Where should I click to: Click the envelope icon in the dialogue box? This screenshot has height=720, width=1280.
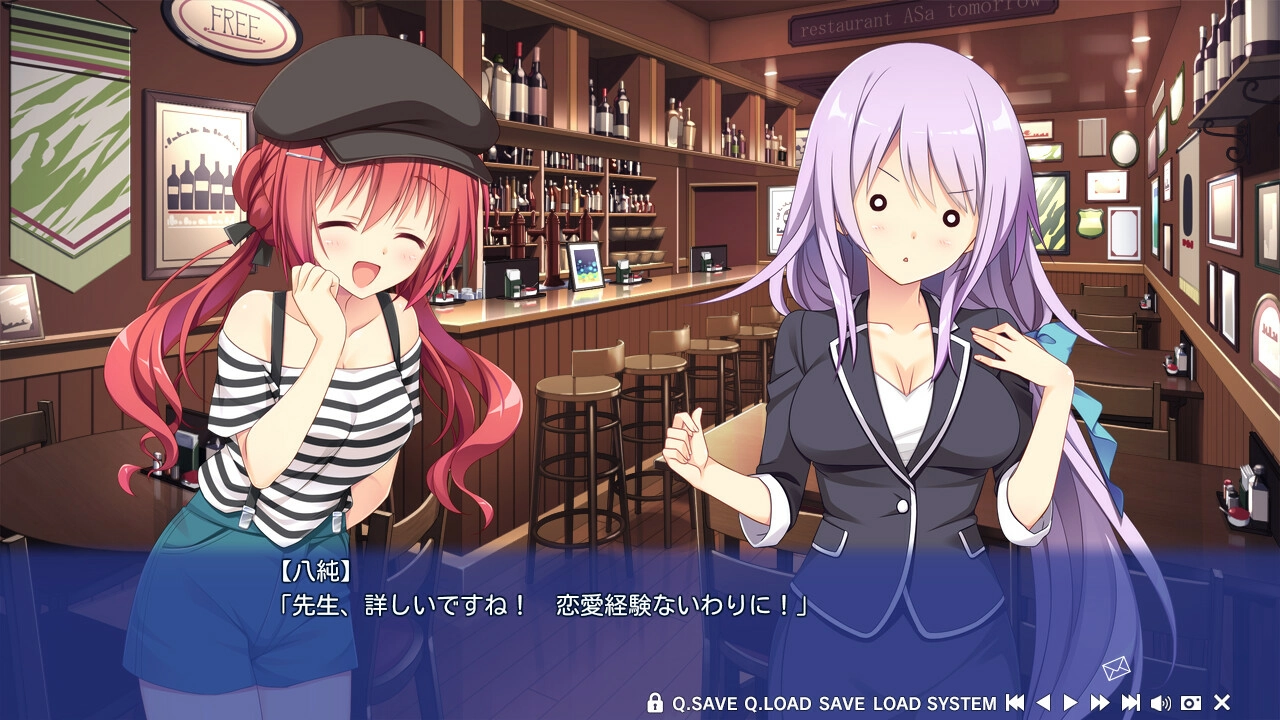[x=1115, y=669]
